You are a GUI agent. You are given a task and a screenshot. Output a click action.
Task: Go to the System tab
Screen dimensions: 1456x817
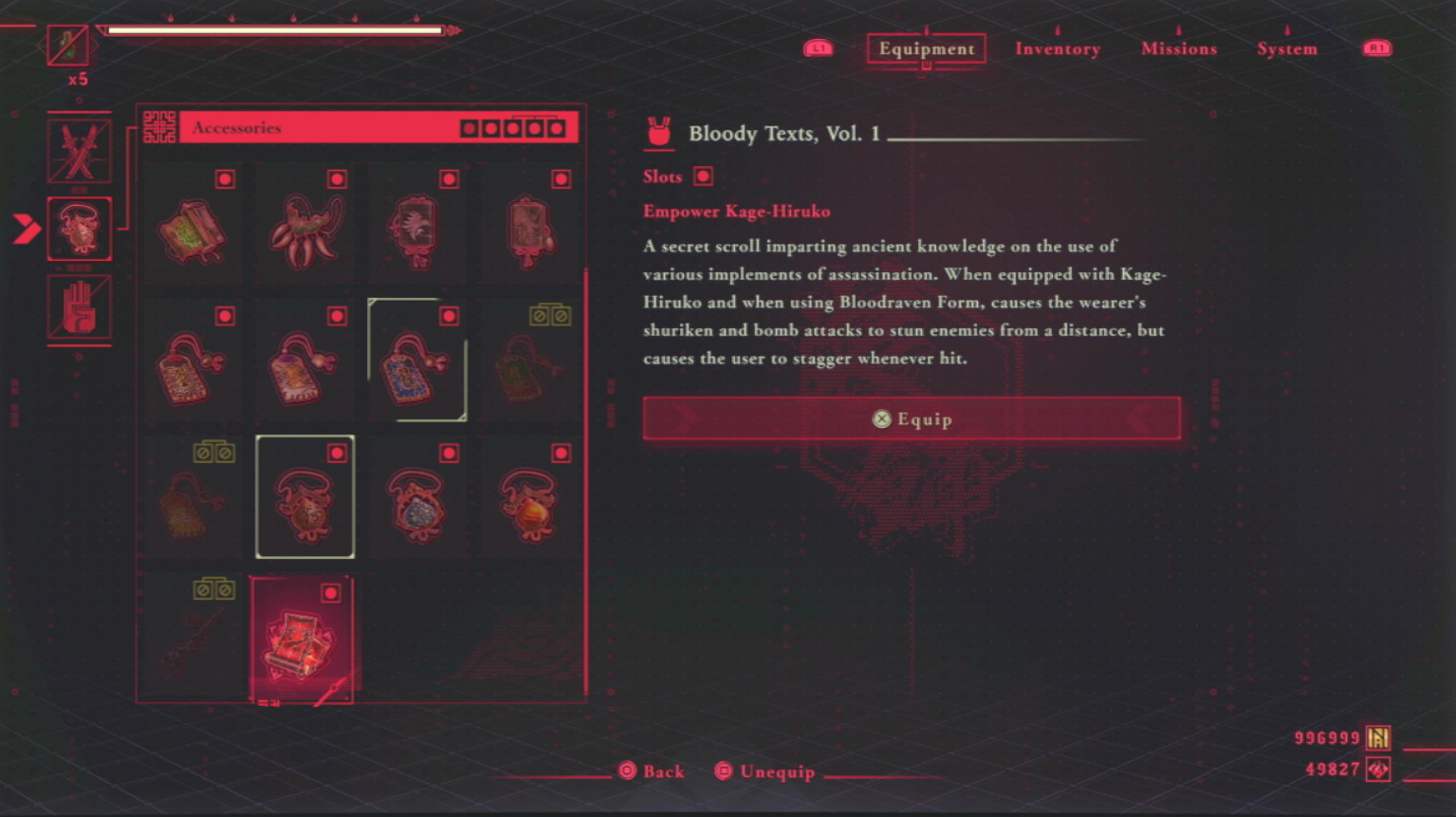[x=1286, y=48]
